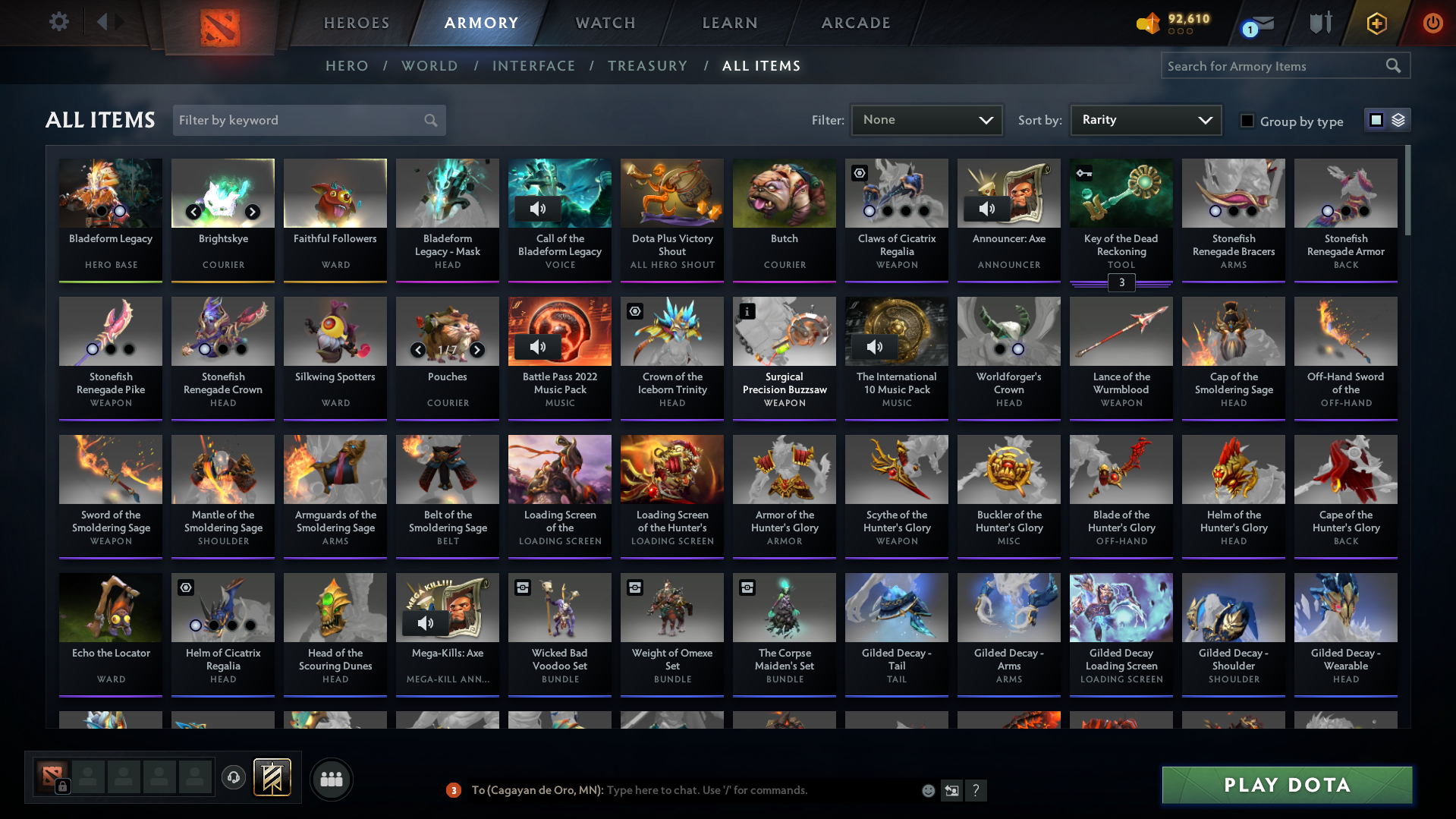Click the magnifying glass in Armory search
1456x819 pixels.
[1393, 65]
